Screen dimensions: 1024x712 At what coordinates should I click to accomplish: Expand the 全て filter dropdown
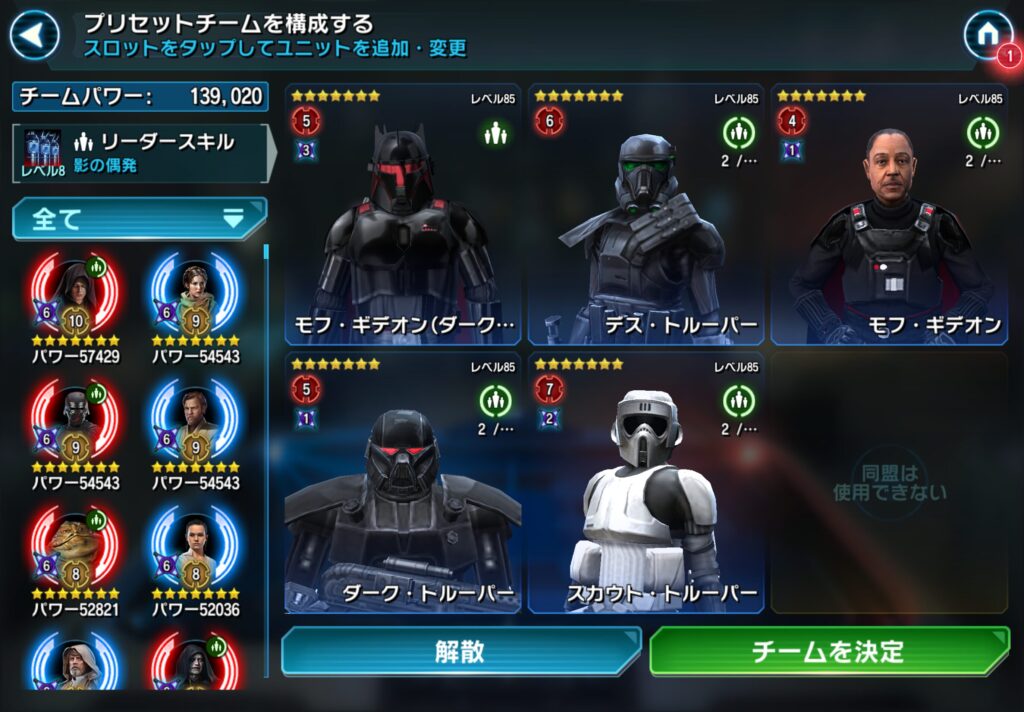tap(139, 219)
